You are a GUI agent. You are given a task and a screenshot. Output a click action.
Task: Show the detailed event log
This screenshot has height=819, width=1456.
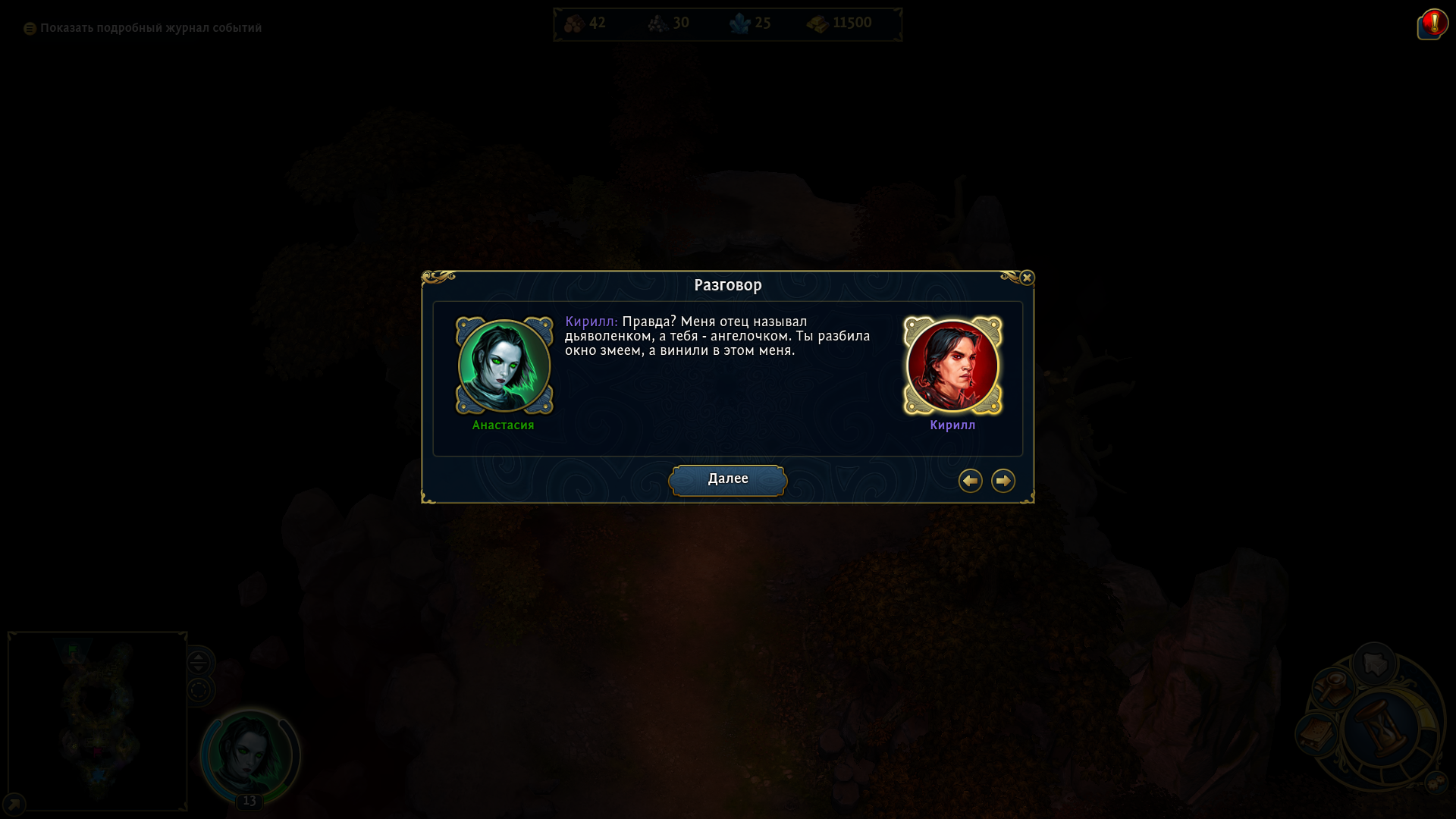click(143, 28)
